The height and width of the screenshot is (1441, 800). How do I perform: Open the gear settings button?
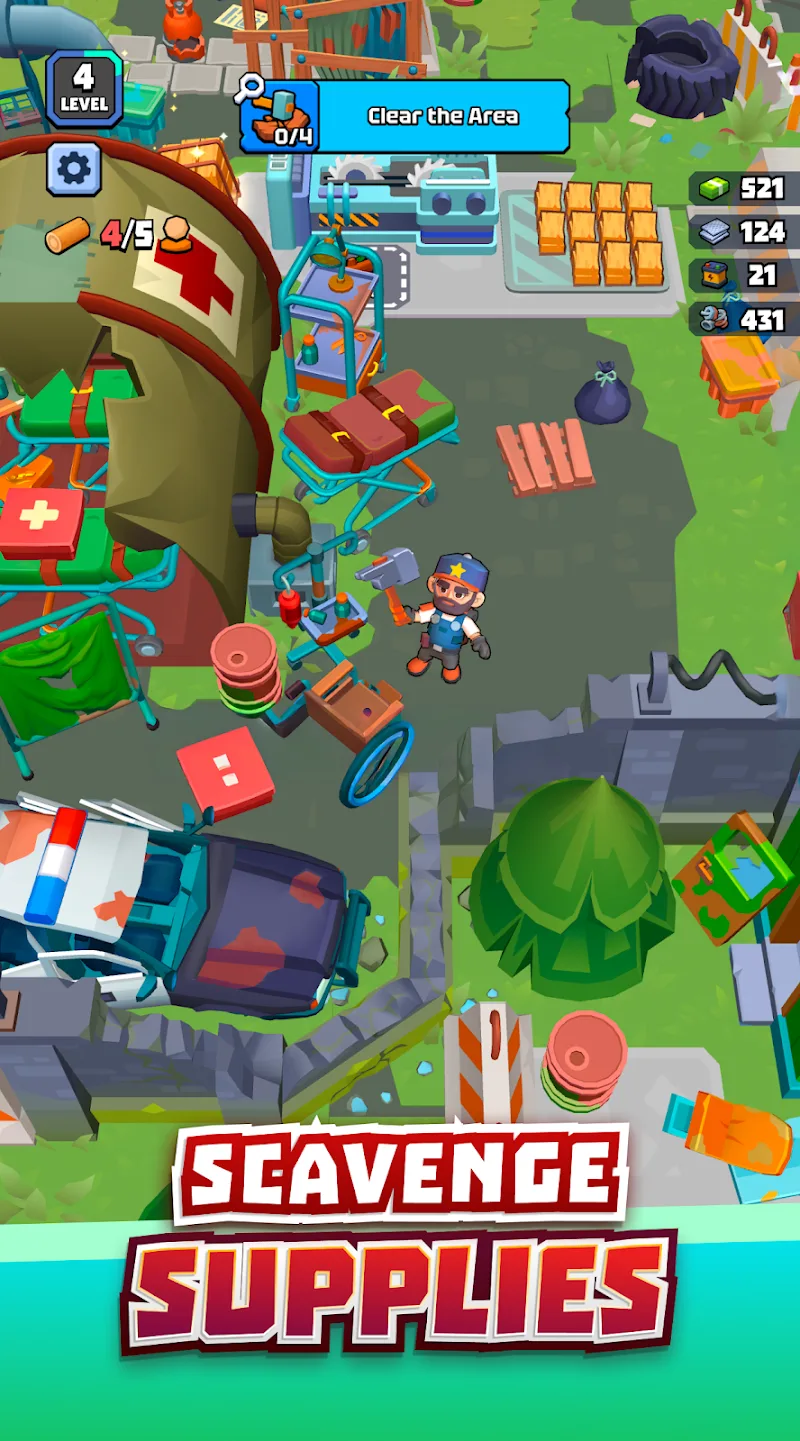(x=74, y=169)
